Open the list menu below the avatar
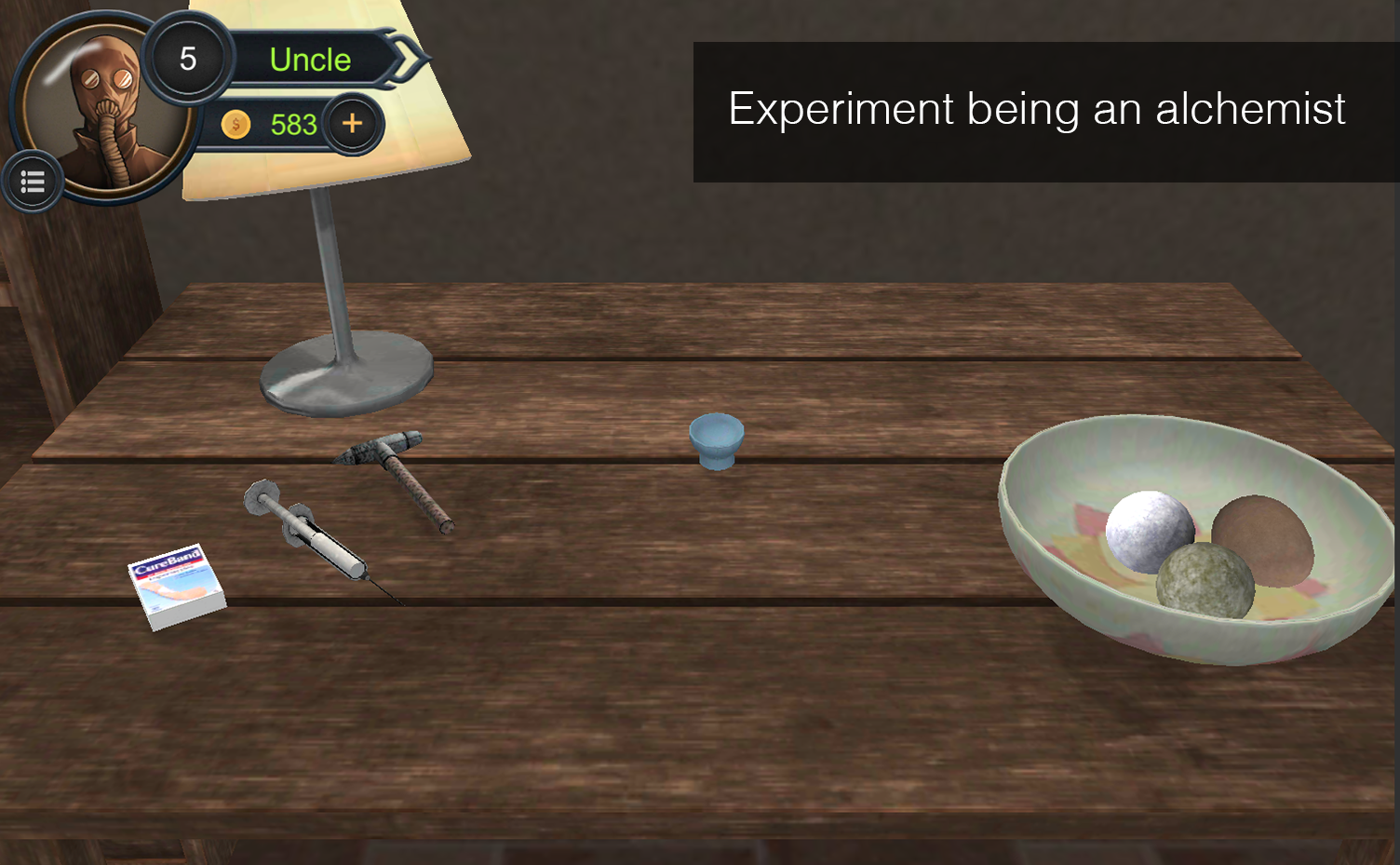Screen dimensions: 1400x865 point(33,181)
